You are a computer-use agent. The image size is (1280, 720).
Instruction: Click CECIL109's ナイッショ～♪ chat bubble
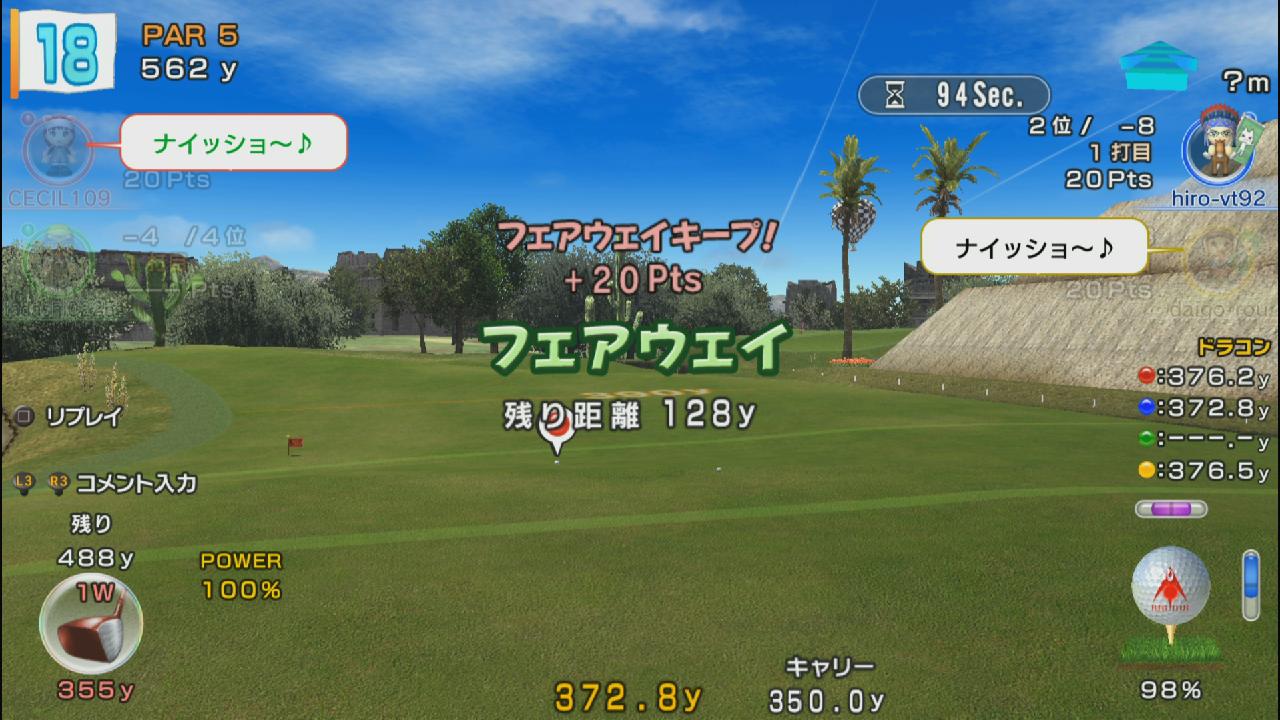(x=233, y=142)
